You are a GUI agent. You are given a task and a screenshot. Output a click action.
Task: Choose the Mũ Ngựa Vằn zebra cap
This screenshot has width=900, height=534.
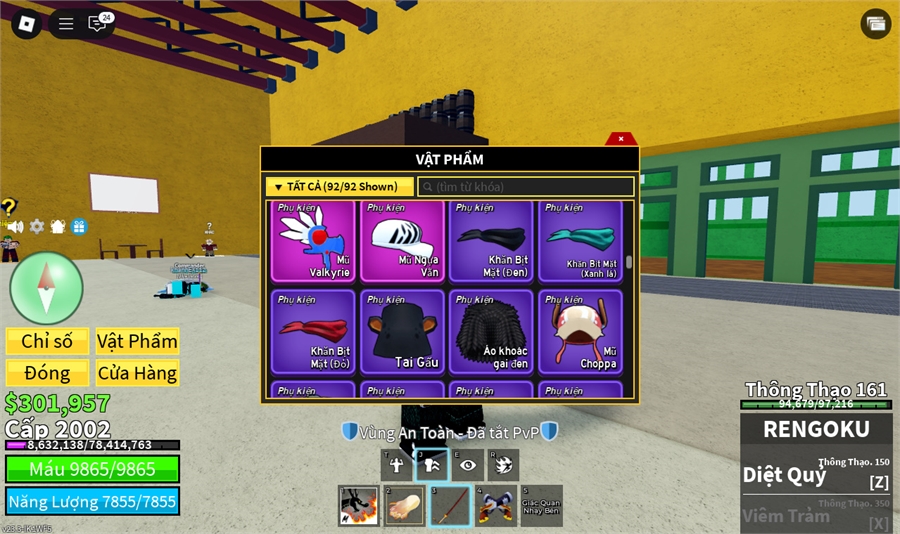(x=403, y=242)
